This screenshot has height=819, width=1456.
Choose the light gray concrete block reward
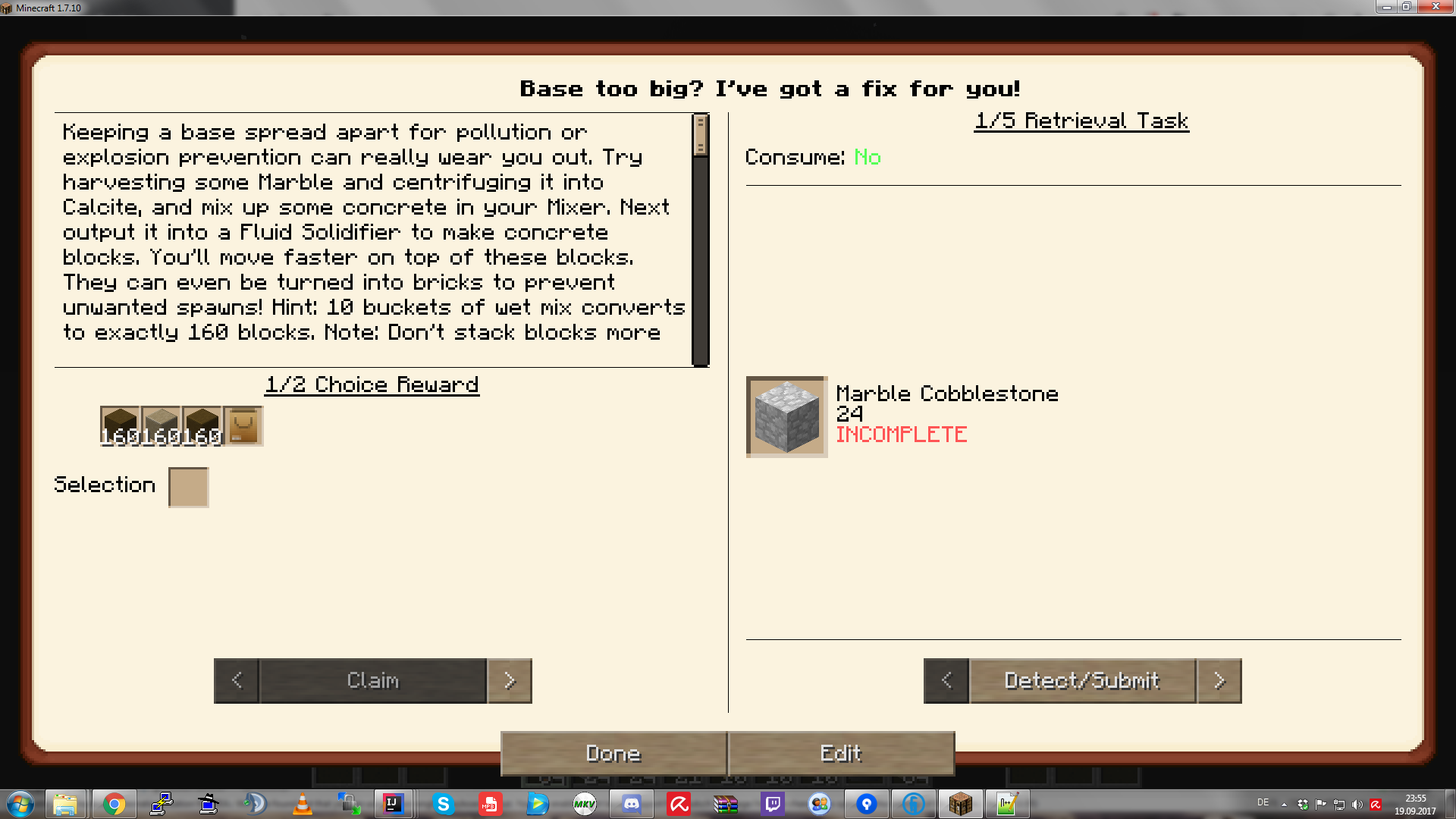coord(161,425)
